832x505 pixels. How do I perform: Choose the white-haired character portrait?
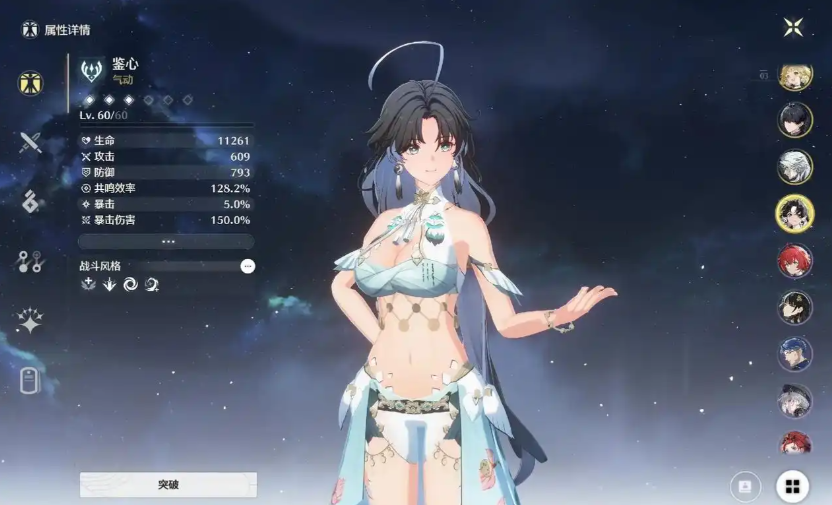click(x=794, y=166)
